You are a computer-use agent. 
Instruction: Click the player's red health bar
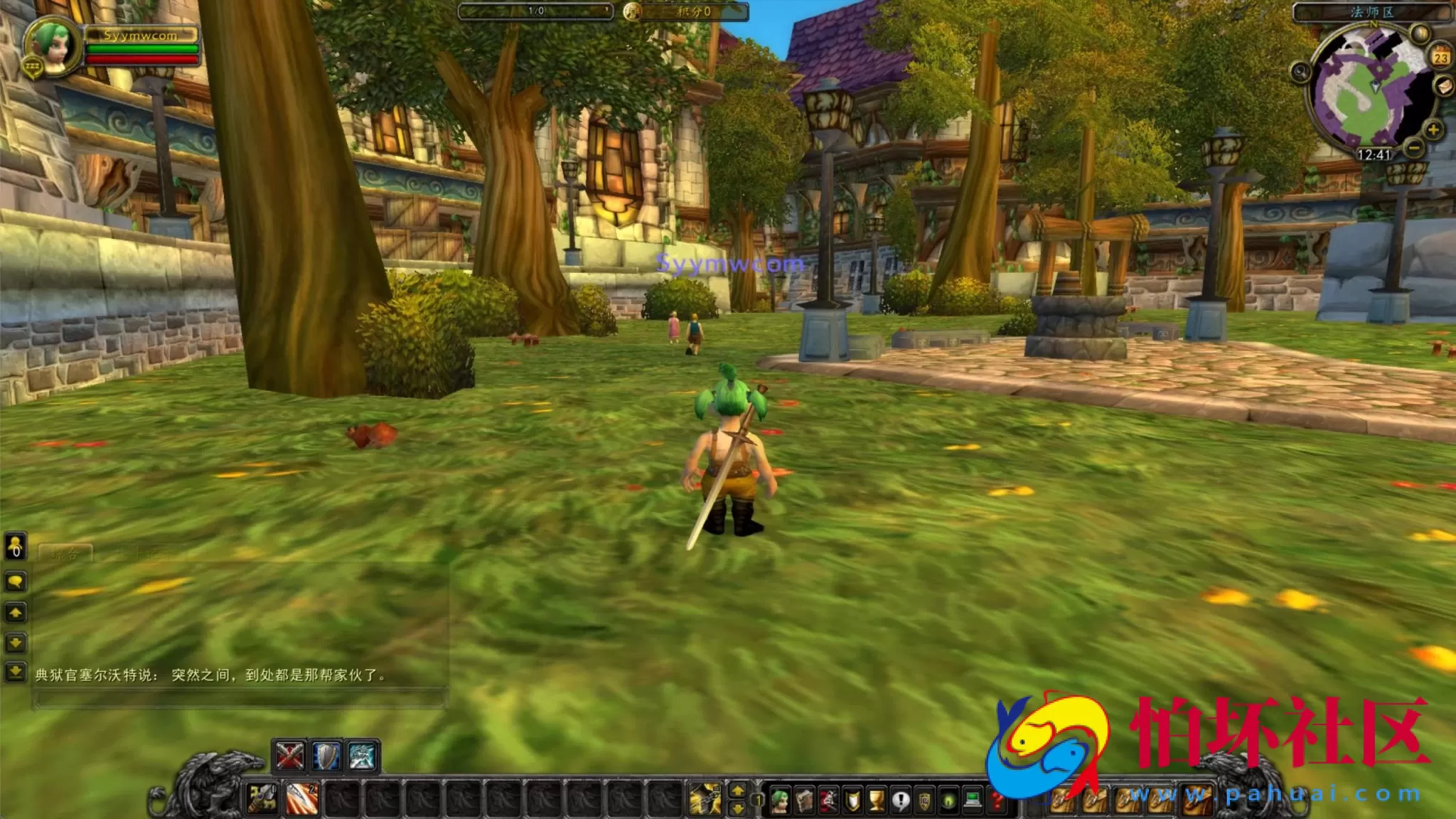coord(141,60)
